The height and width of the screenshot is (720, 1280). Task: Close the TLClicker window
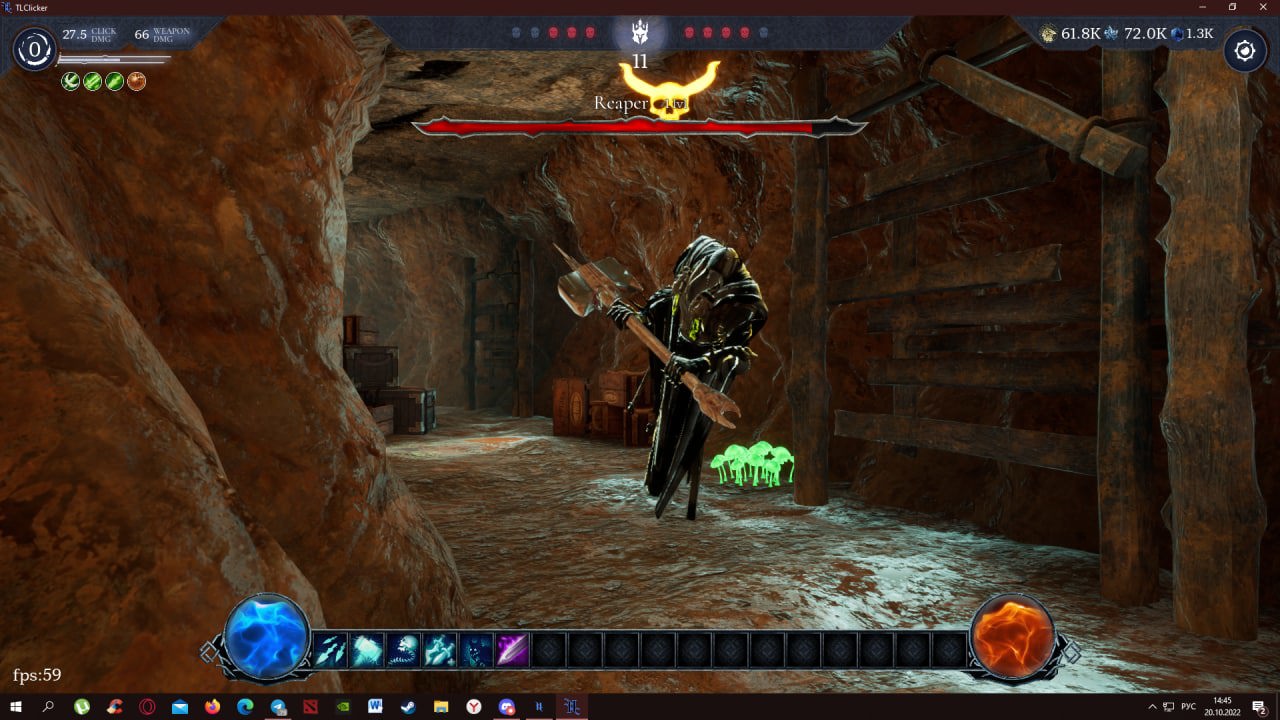[1262, 7]
